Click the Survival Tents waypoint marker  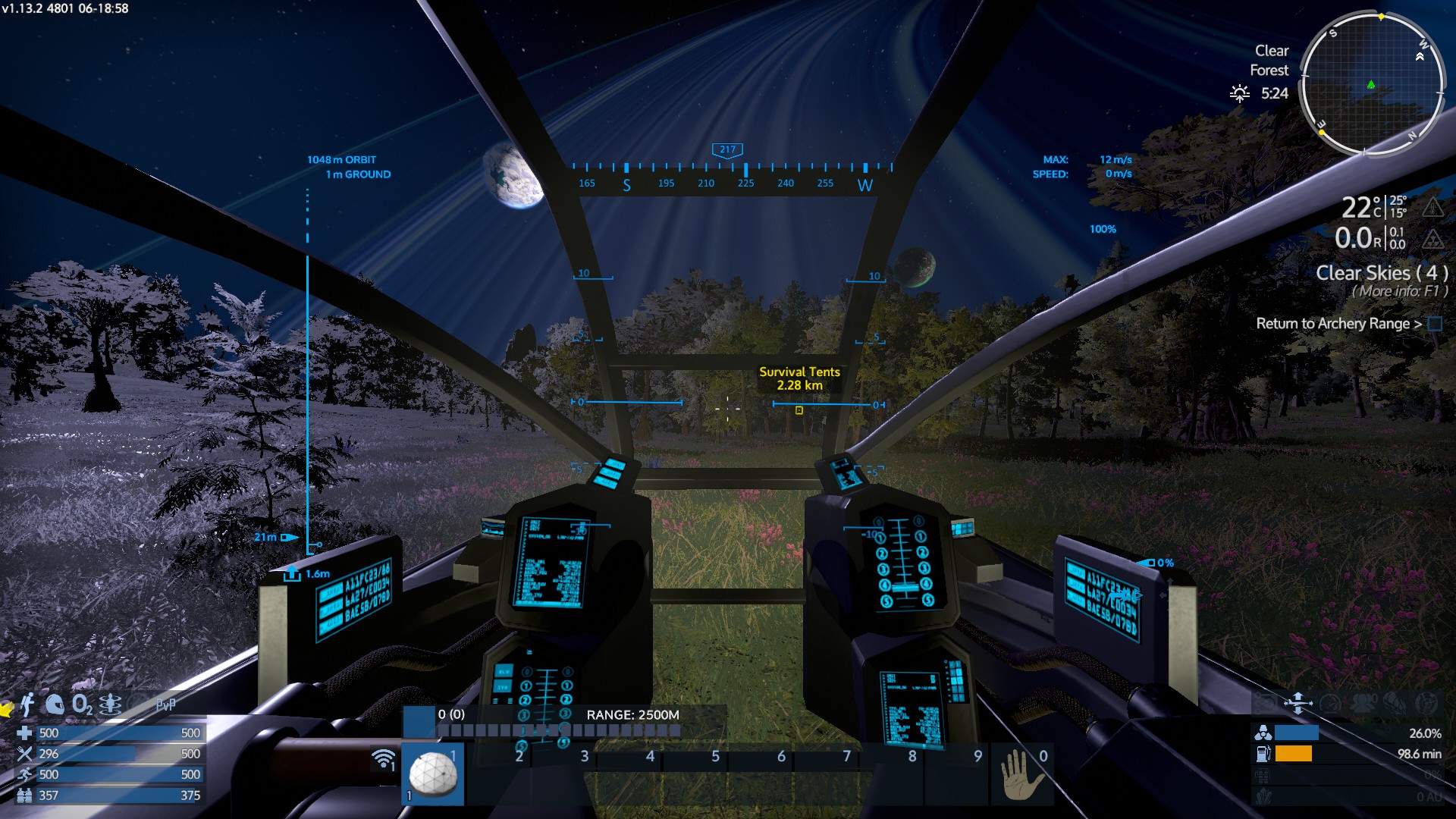click(799, 410)
